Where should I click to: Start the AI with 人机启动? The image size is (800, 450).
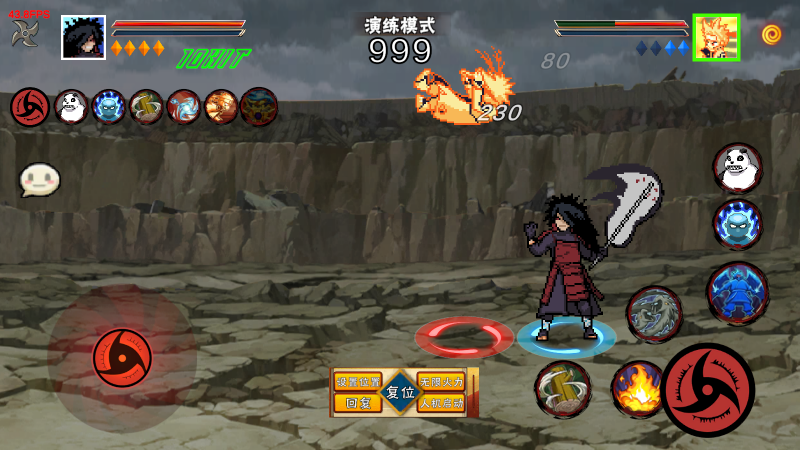[x=441, y=404]
